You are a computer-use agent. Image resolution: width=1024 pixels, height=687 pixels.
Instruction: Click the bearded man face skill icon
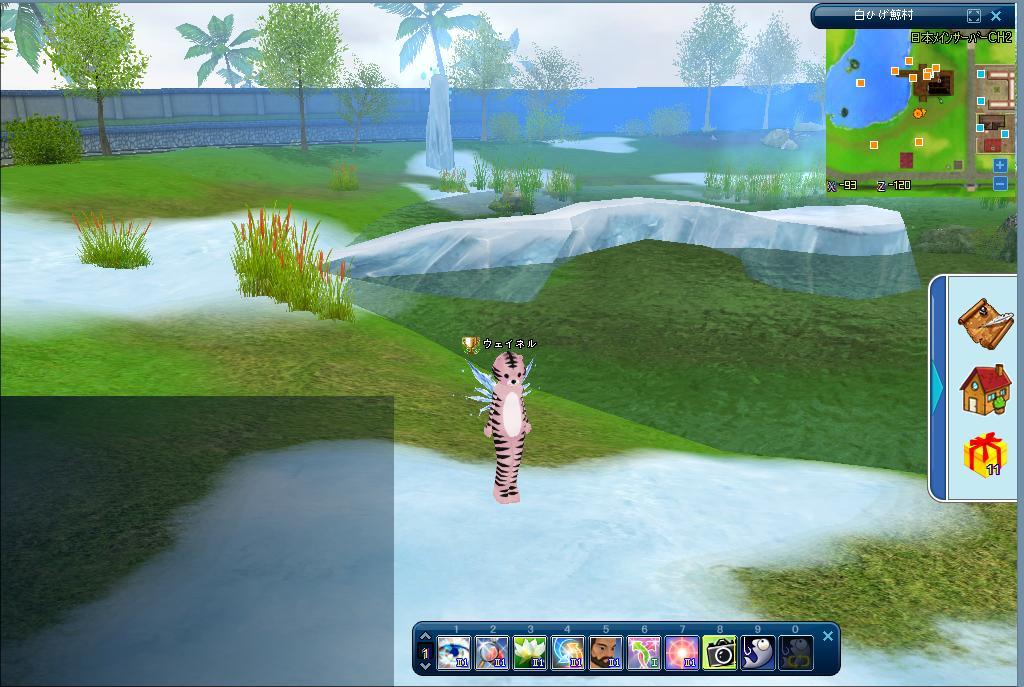[x=606, y=654]
